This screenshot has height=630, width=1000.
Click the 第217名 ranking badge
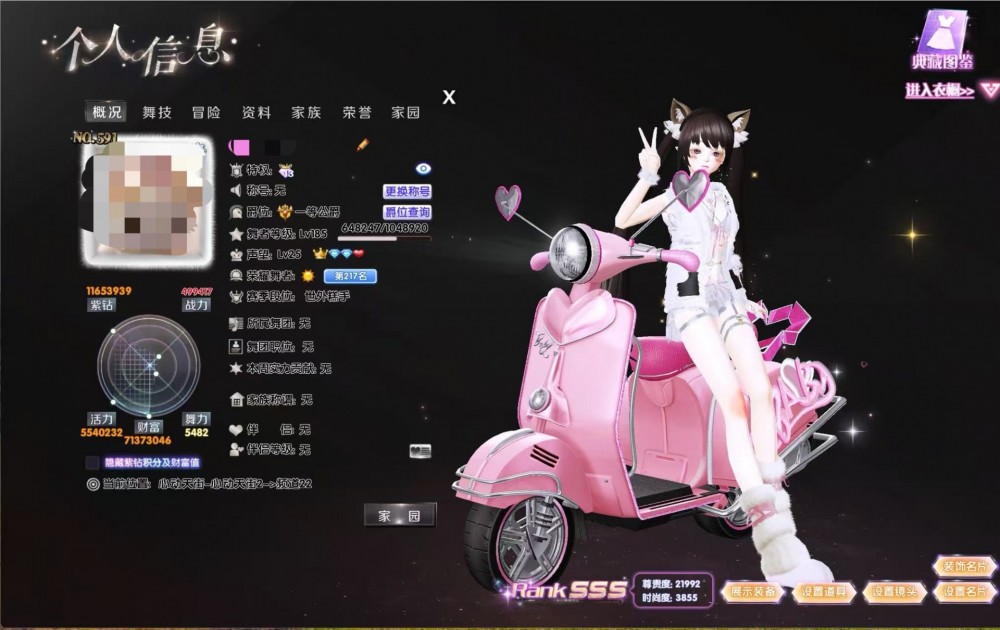pyautogui.click(x=349, y=275)
